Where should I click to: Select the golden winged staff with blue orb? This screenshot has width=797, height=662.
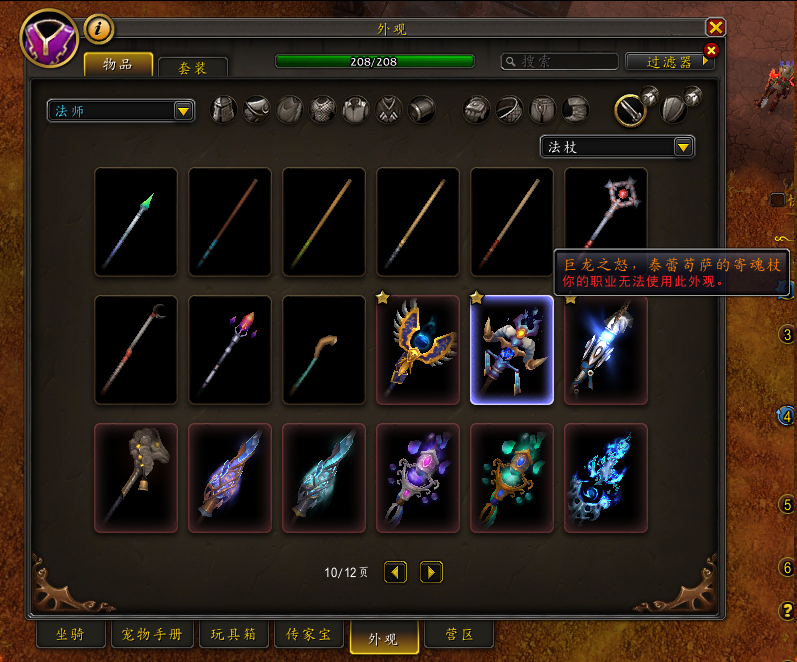(x=418, y=349)
